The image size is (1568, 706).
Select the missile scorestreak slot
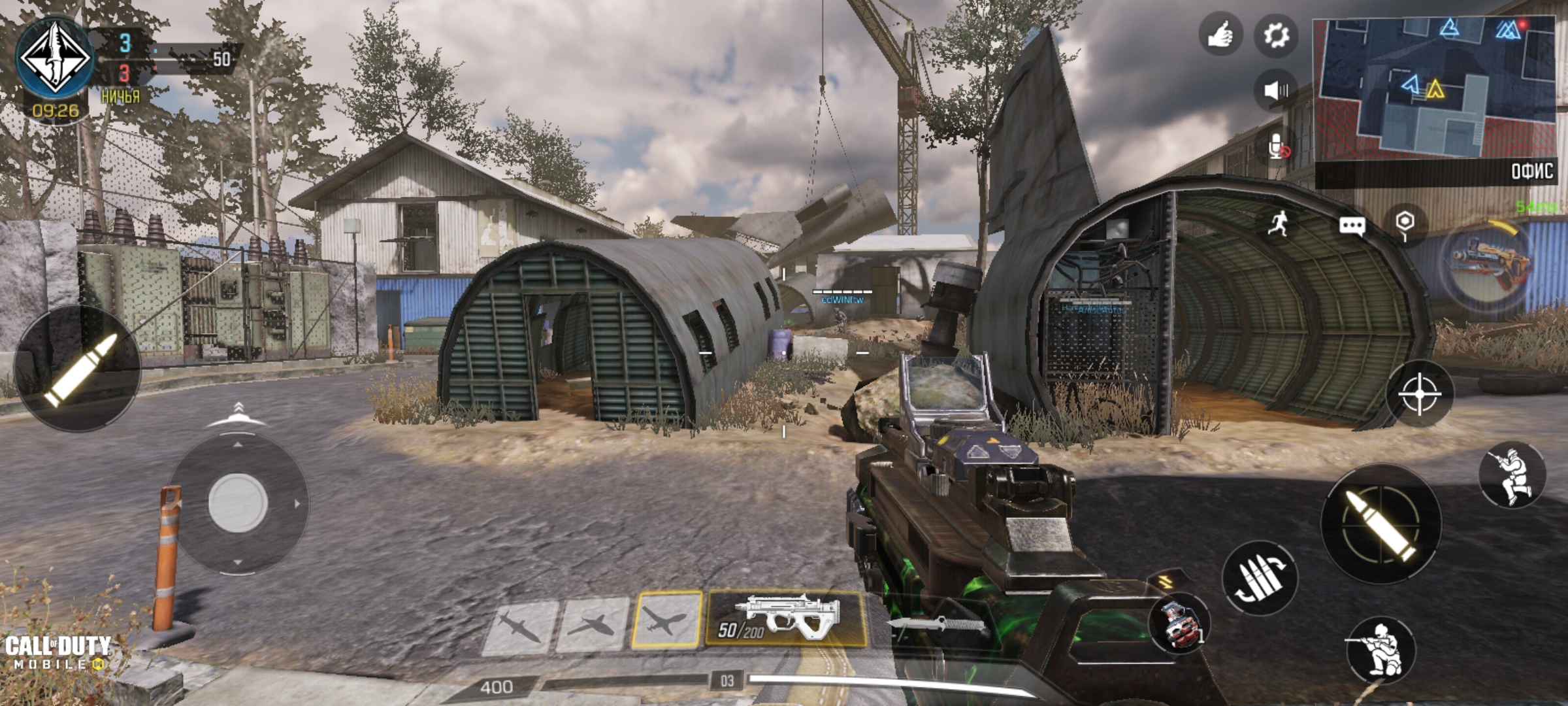[520, 627]
